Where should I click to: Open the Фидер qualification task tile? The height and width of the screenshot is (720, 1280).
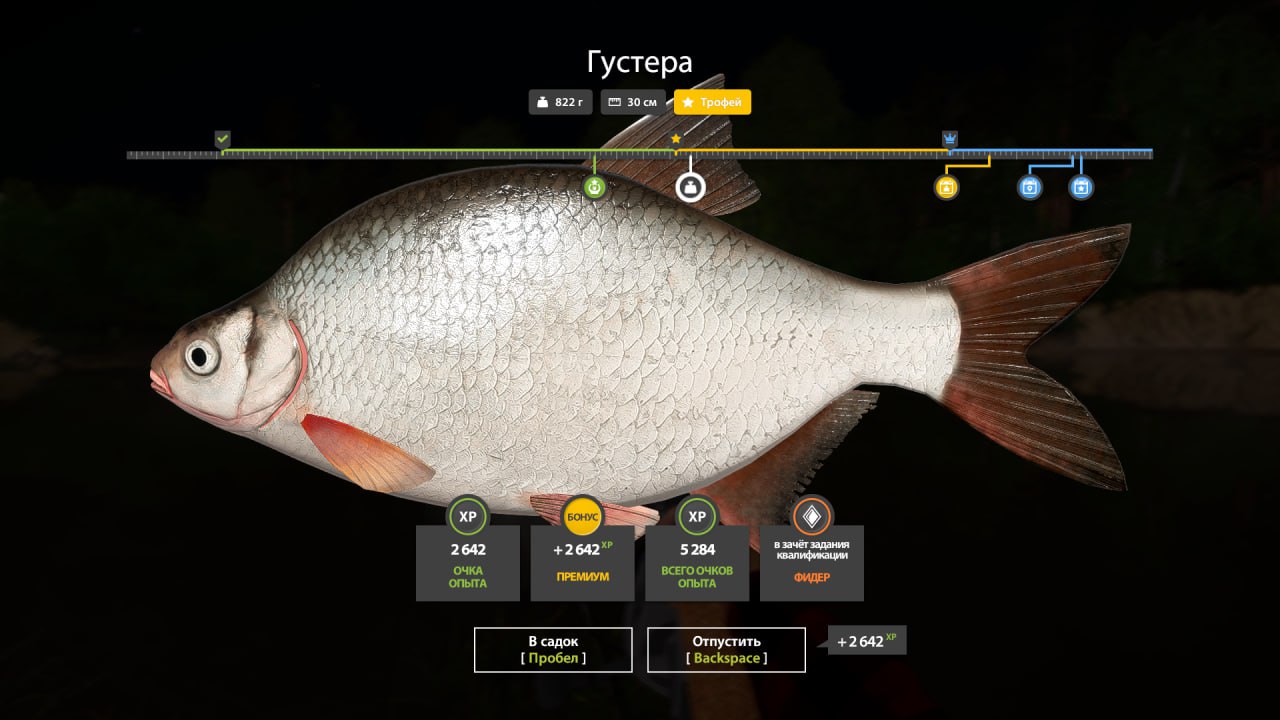pyautogui.click(x=811, y=562)
